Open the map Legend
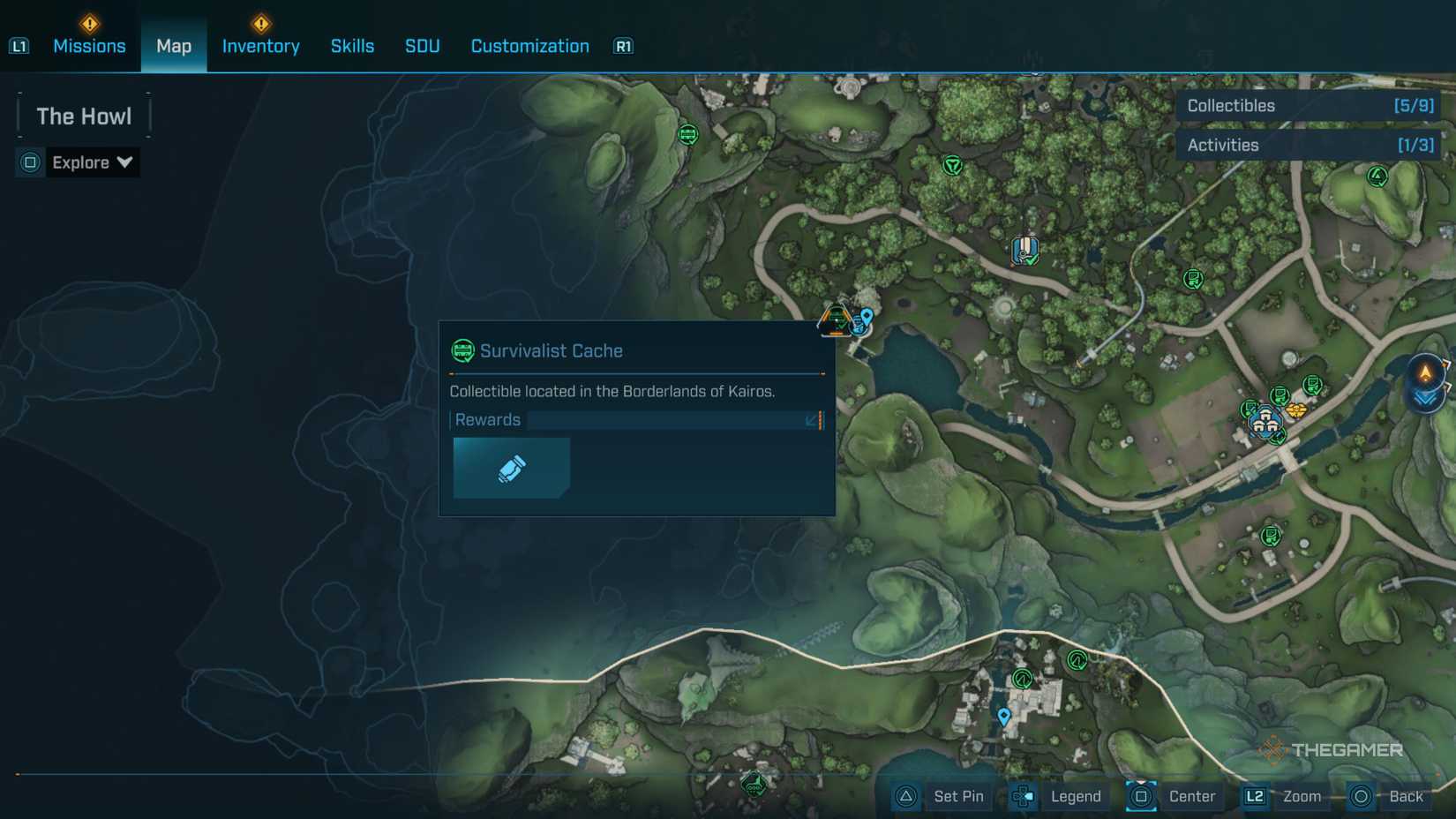1456x819 pixels. 1059,797
